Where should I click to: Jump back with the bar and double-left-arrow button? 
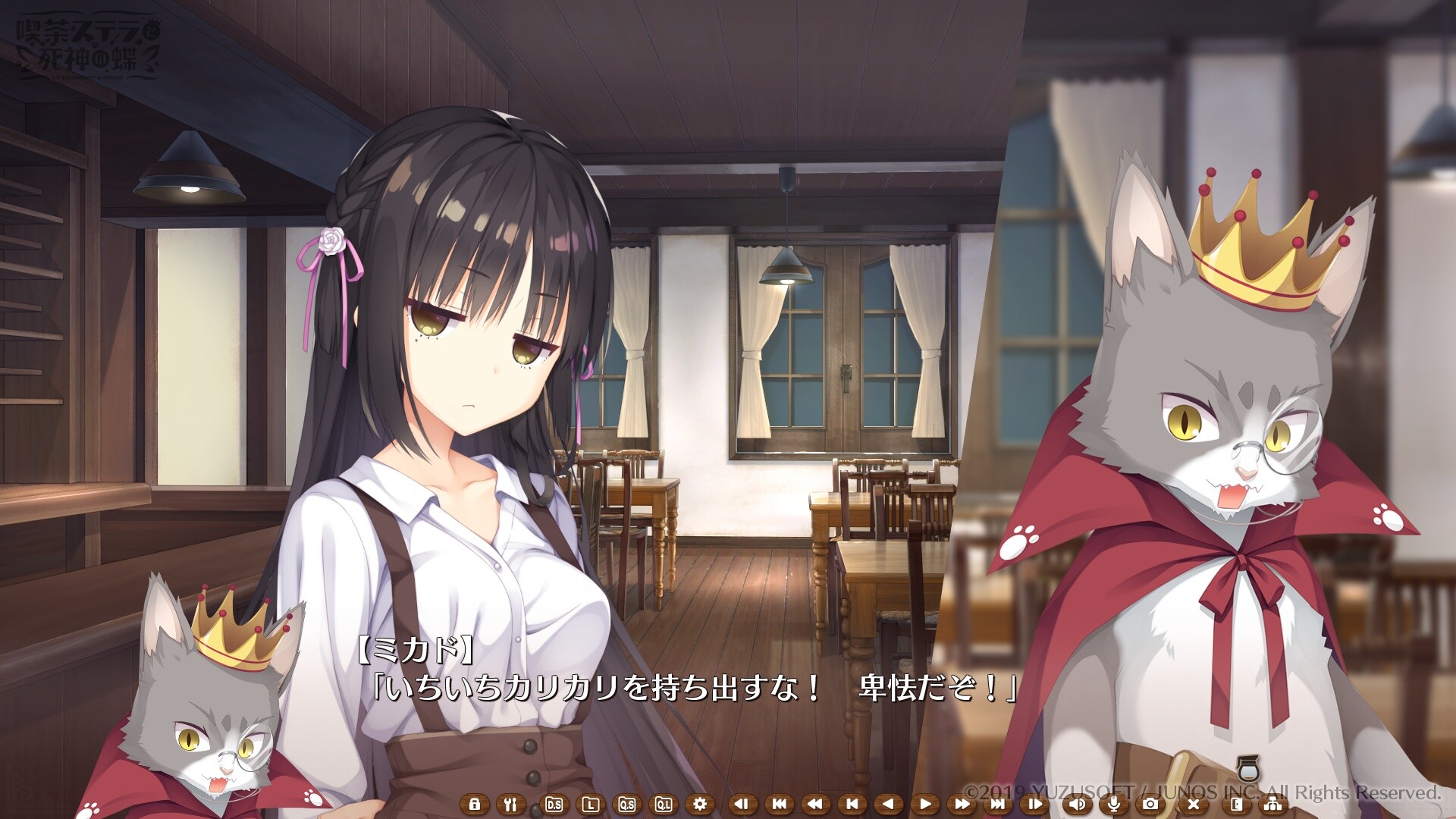[779, 804]
